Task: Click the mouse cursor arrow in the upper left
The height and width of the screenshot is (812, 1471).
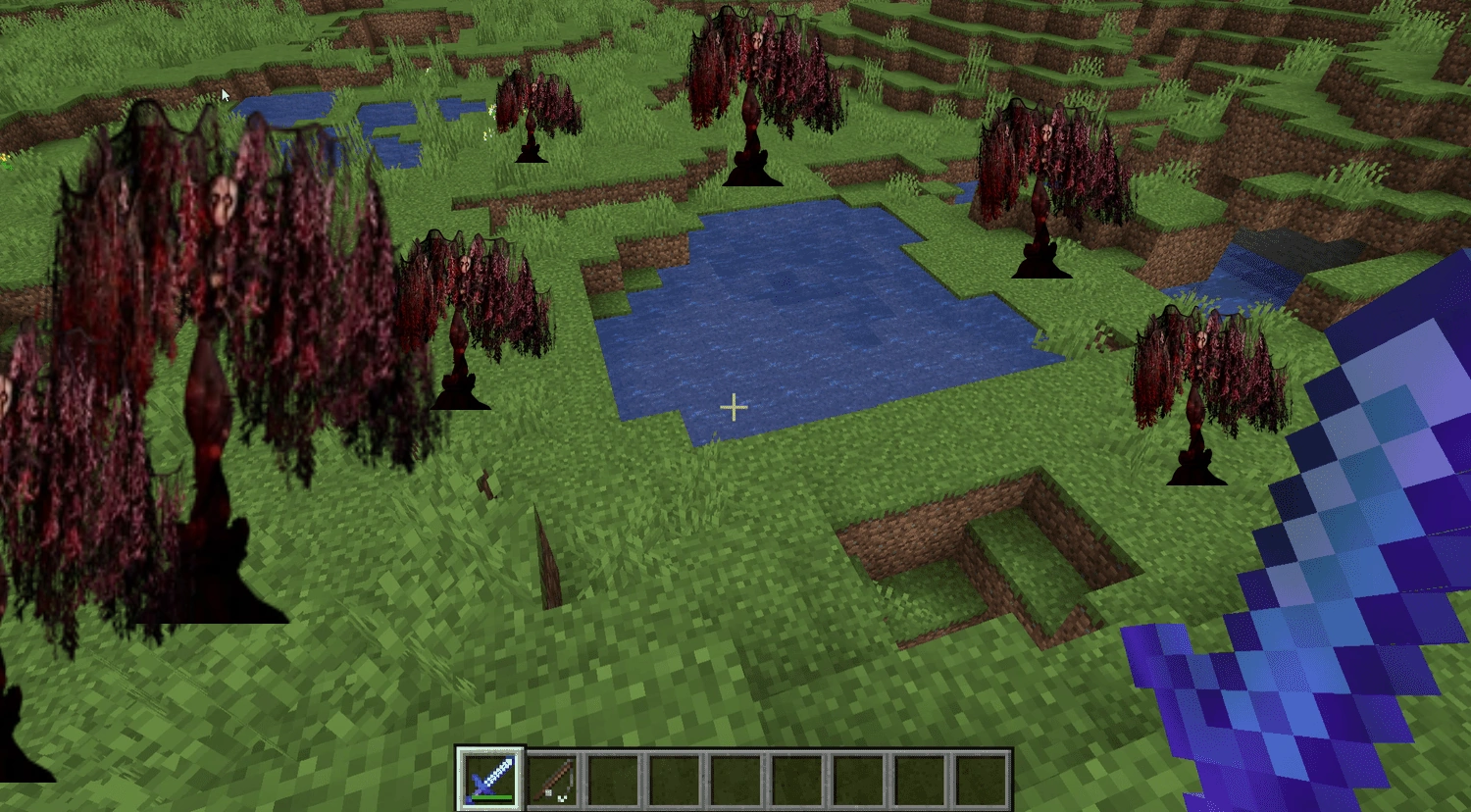Action: (226, 93)
